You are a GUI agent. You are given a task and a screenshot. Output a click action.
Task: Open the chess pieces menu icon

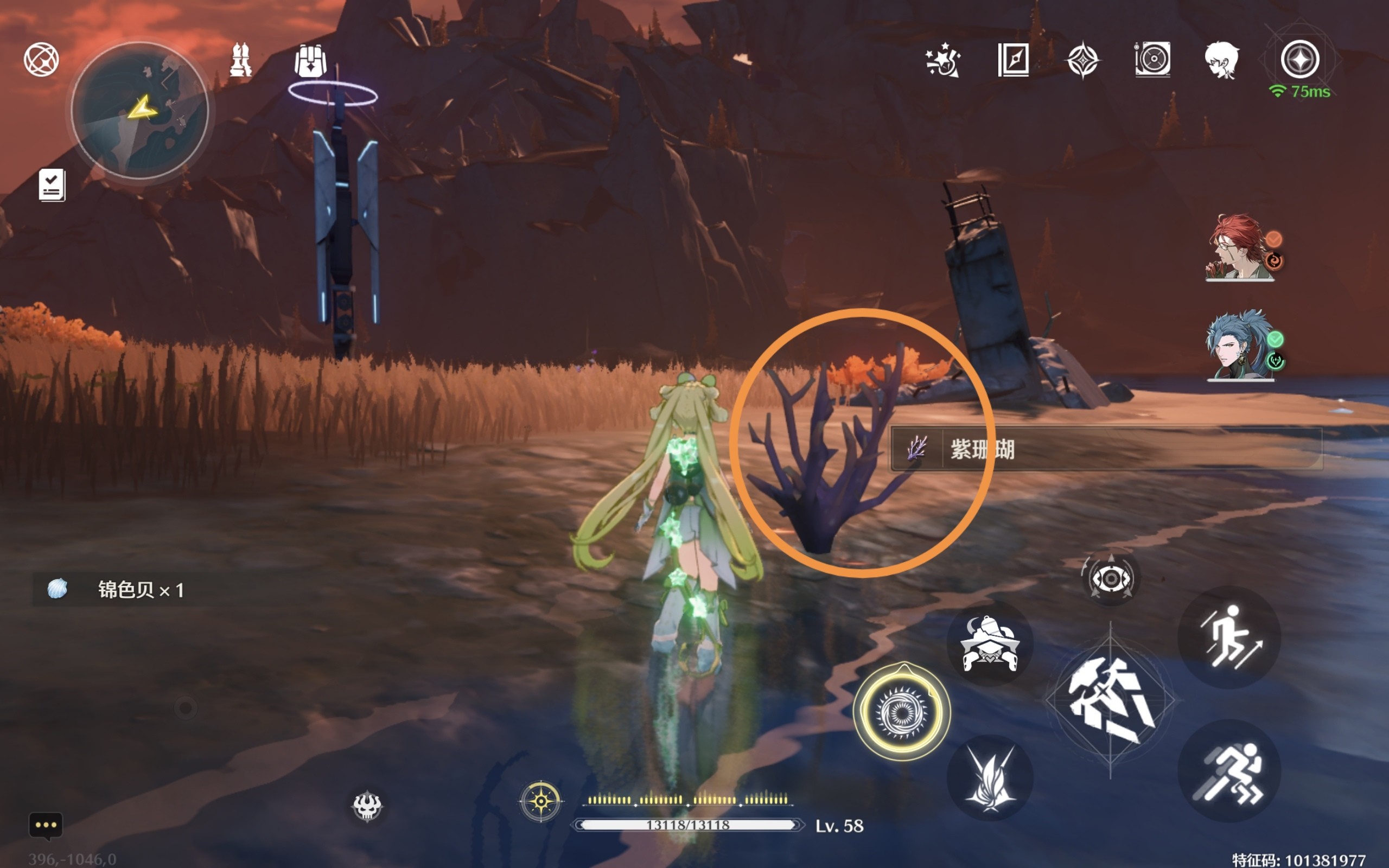click(x=240, y=60)
